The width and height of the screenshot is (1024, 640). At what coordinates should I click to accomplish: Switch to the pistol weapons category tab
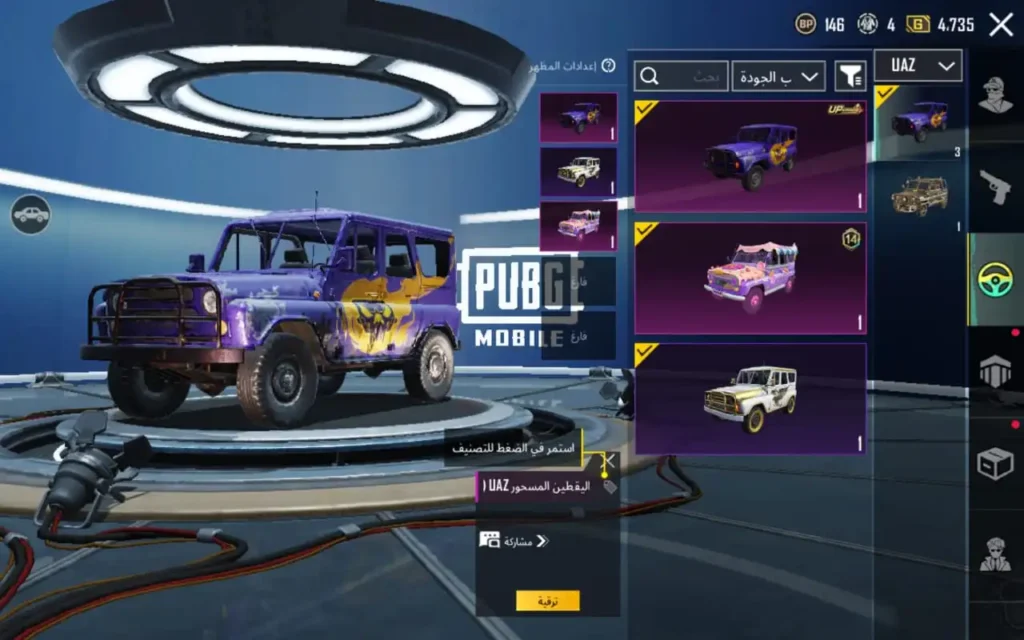point(995,187)
